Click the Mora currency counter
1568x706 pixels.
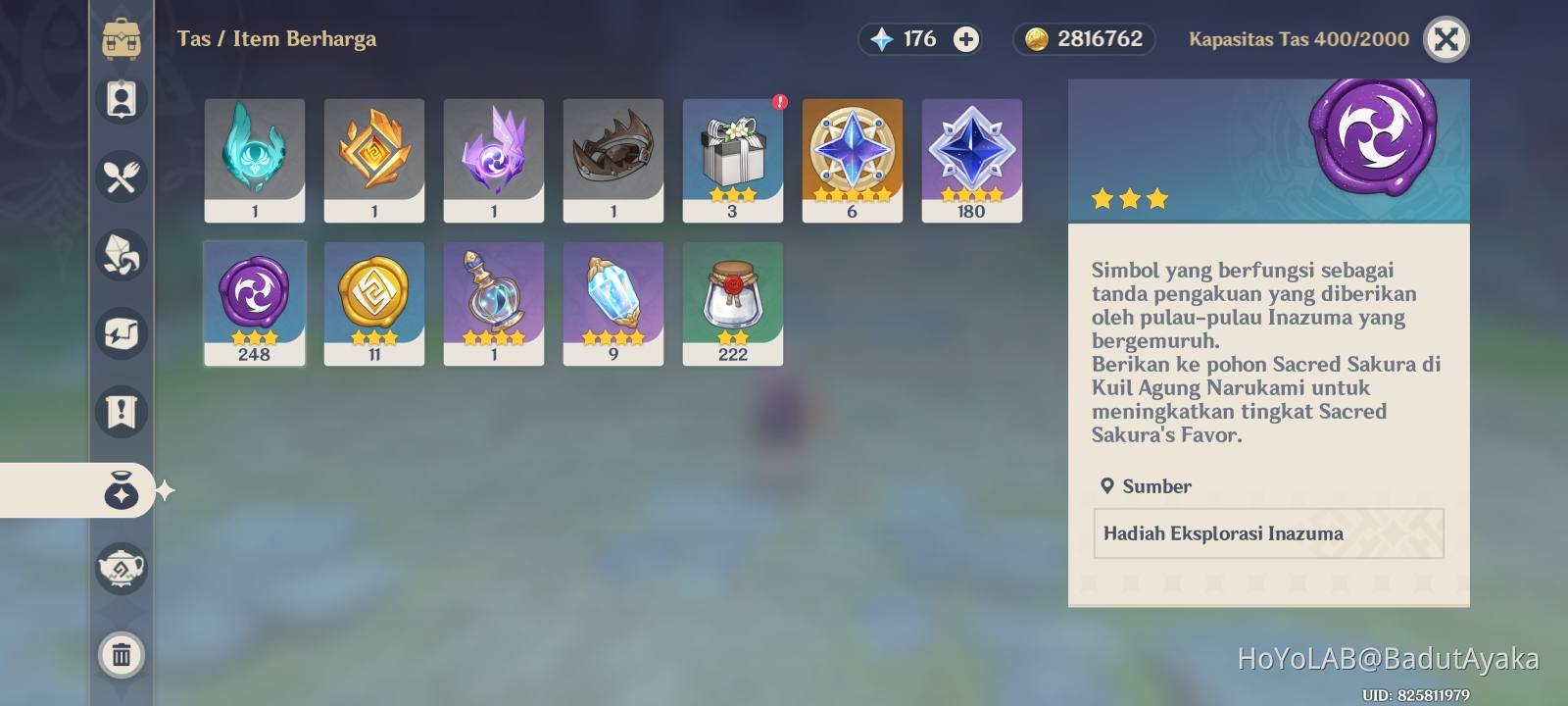(x=1083, y=39)
